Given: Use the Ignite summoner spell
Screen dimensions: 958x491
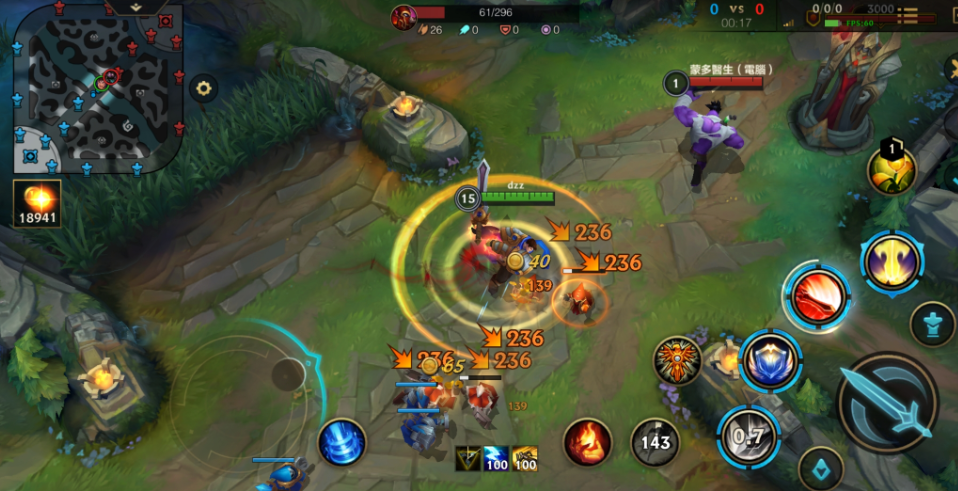Looking at the screenshot, I should click(x=587, y=442).
